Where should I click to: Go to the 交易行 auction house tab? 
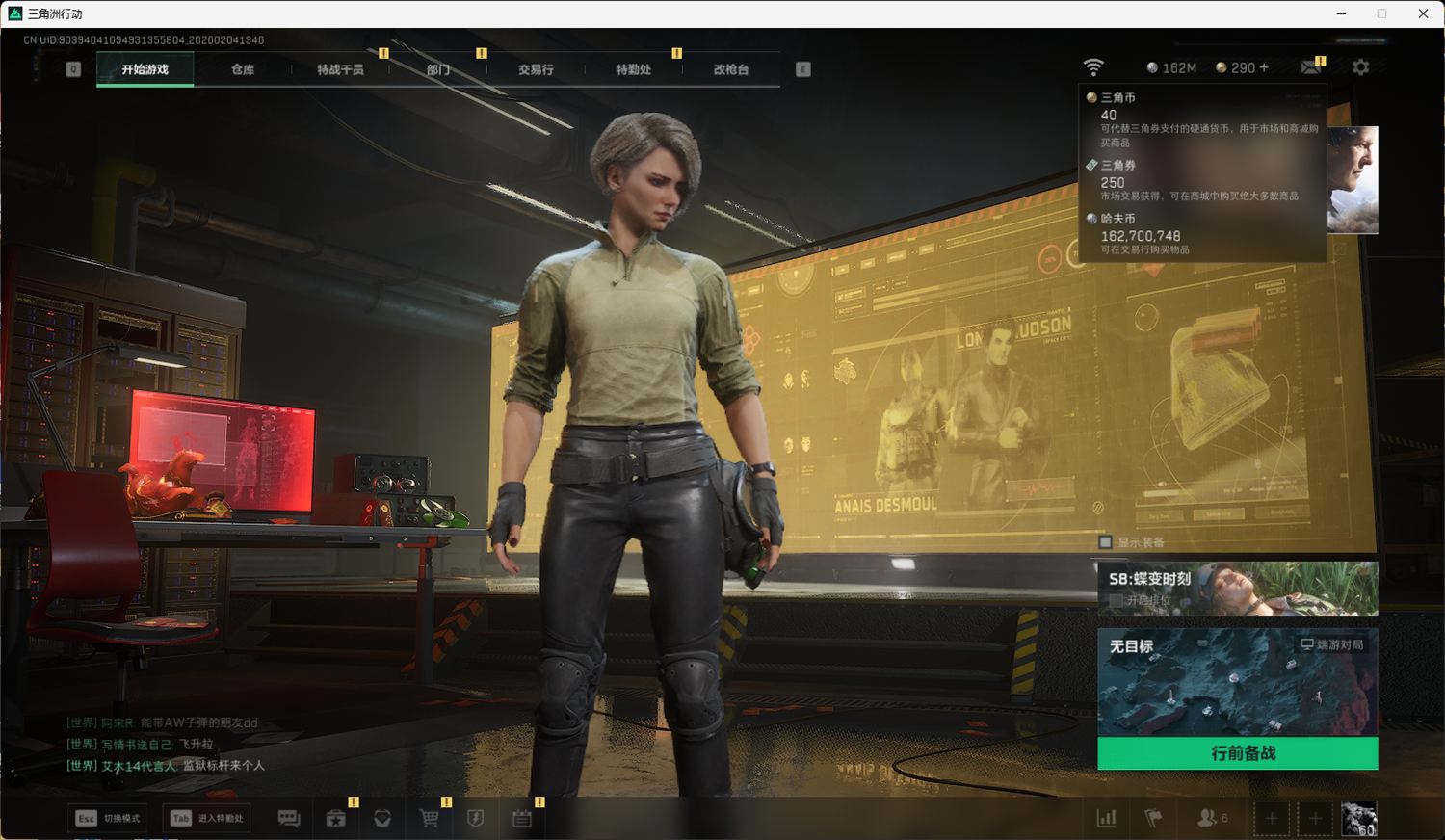[536, 69]
